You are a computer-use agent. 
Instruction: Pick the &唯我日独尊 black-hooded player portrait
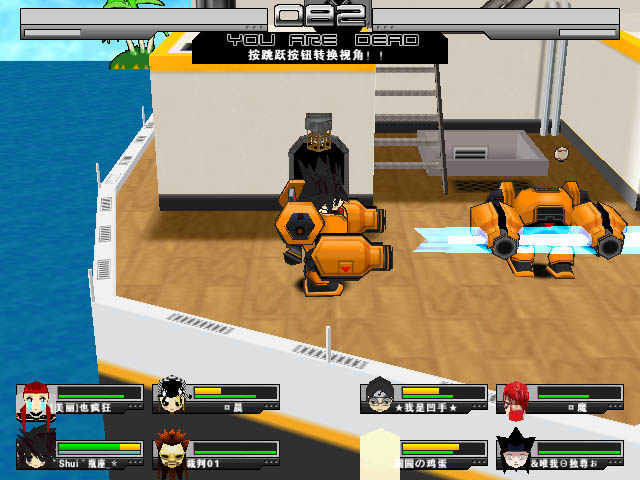pyautogui.click(x=515, y=452)
